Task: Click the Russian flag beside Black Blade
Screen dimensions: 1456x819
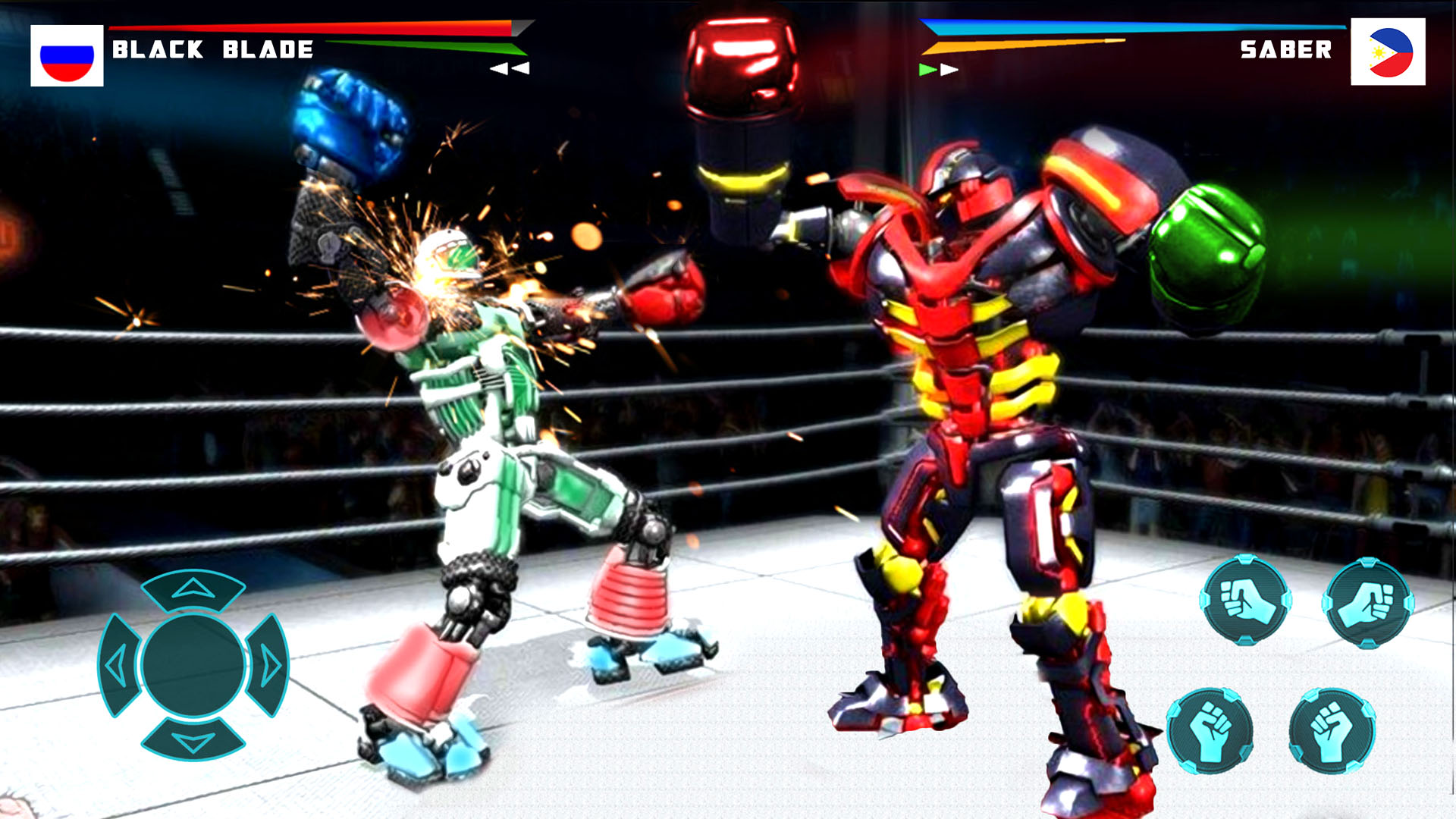Action: 67,55
